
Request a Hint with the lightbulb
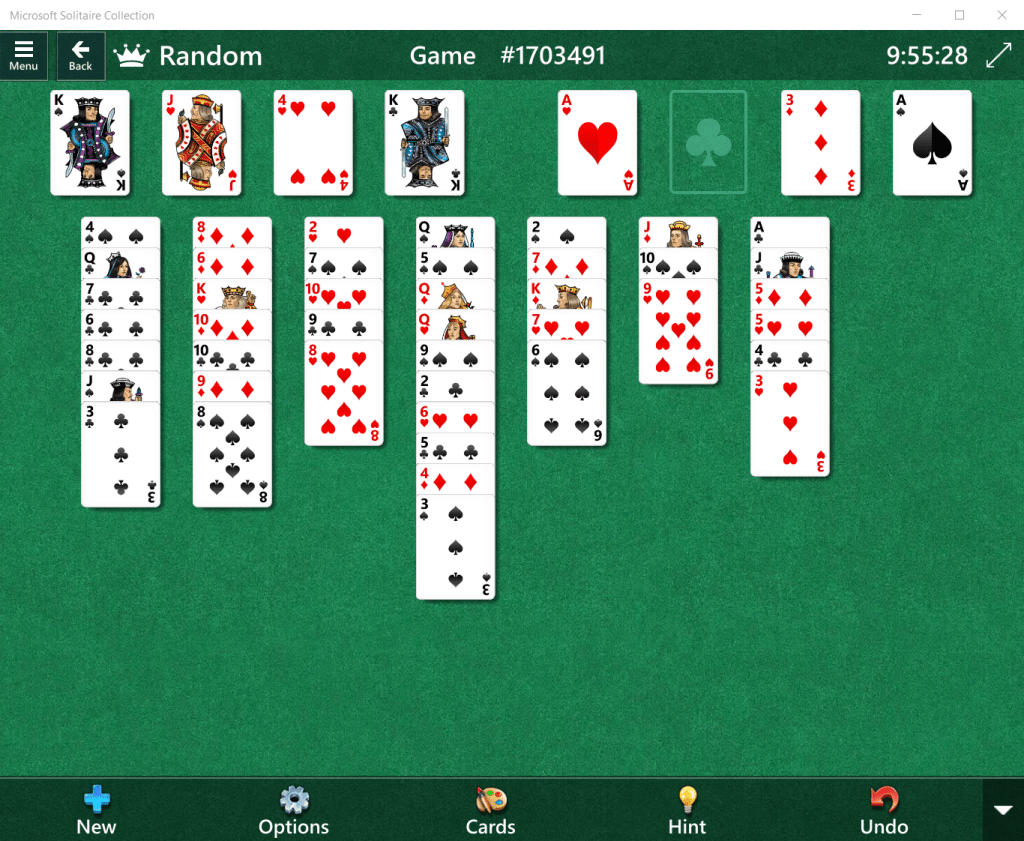[x=687, y=810]
